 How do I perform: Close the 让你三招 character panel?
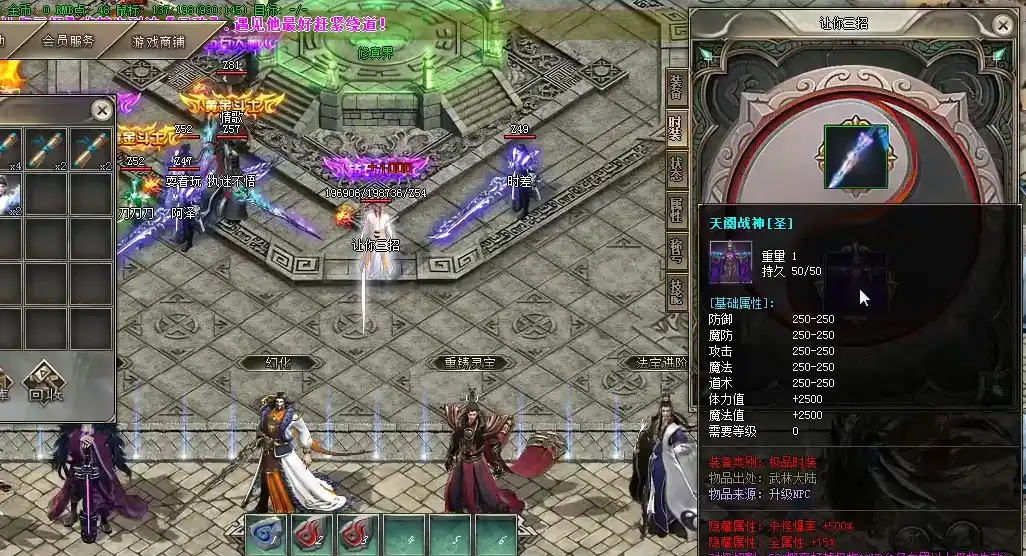pyautogui.click(x=1002, y=22)
